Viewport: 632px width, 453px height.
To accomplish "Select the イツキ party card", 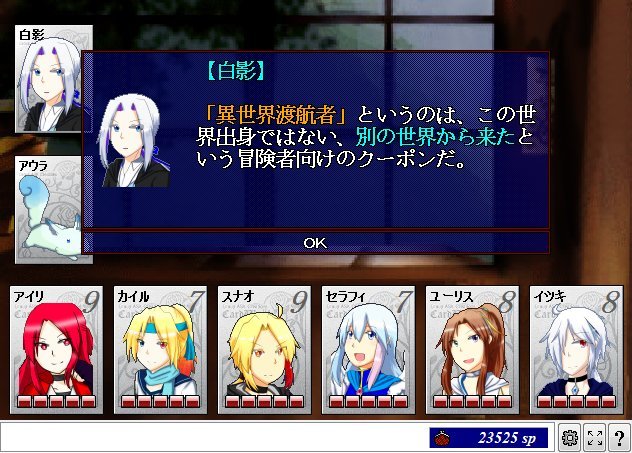I will pos(573,349).
